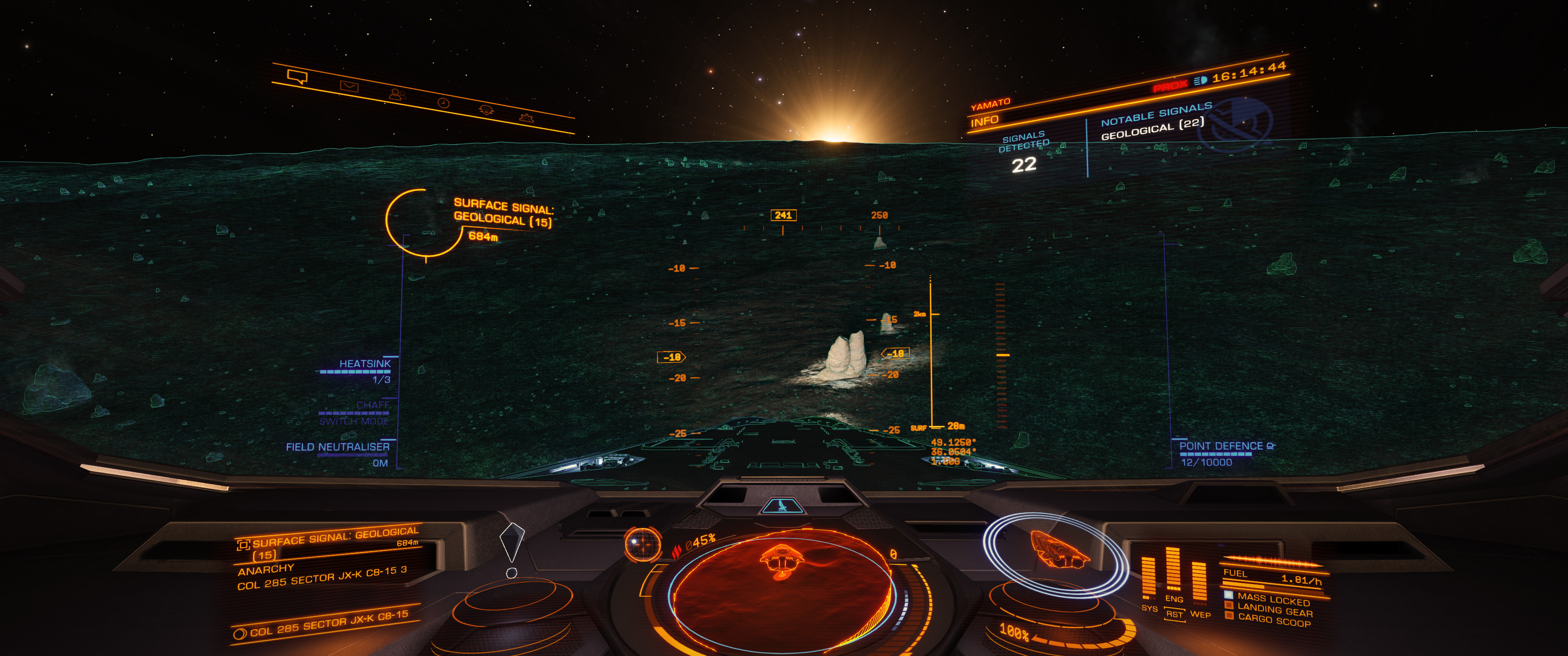
Task: Open the clock history tab
Action: tap(444, 103)
